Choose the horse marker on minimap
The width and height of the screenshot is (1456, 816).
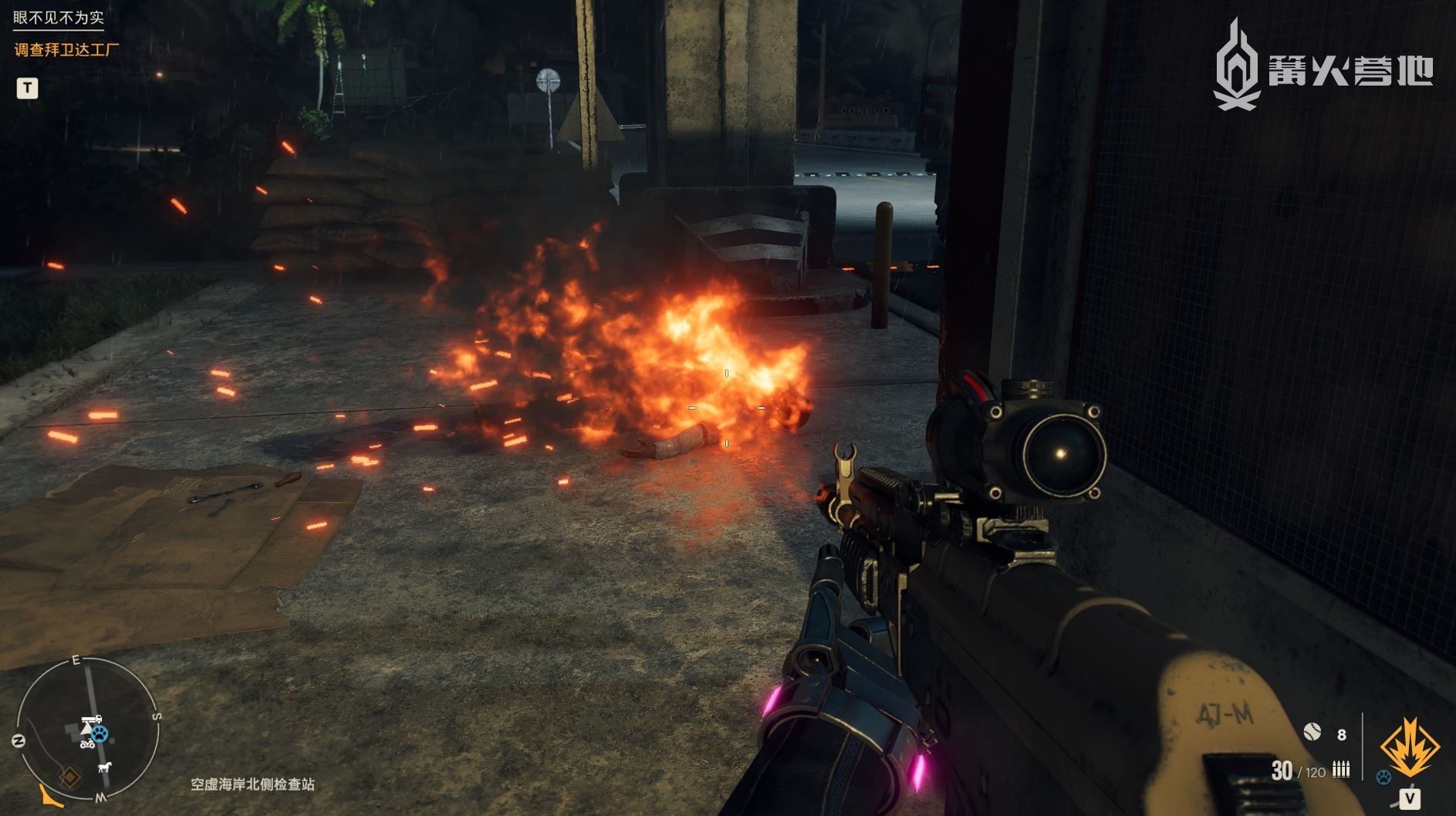104,767
